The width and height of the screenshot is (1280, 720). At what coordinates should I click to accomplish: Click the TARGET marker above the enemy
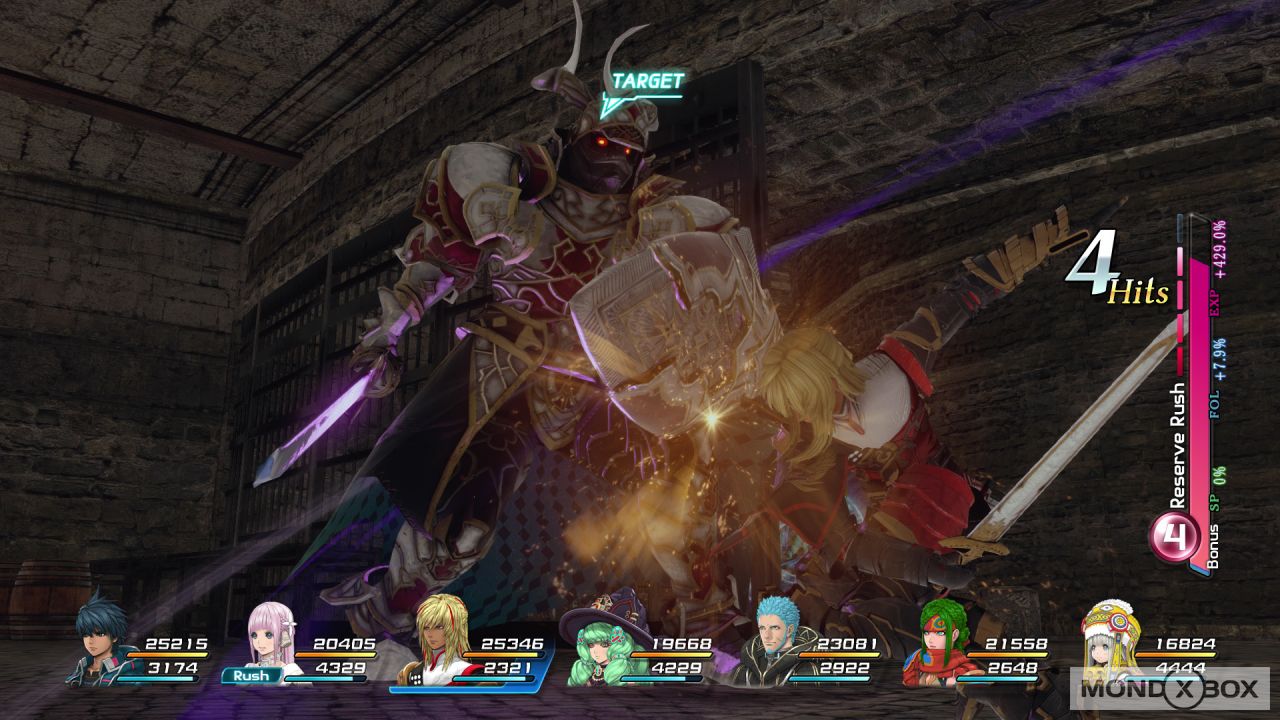[x=646, y=82]
